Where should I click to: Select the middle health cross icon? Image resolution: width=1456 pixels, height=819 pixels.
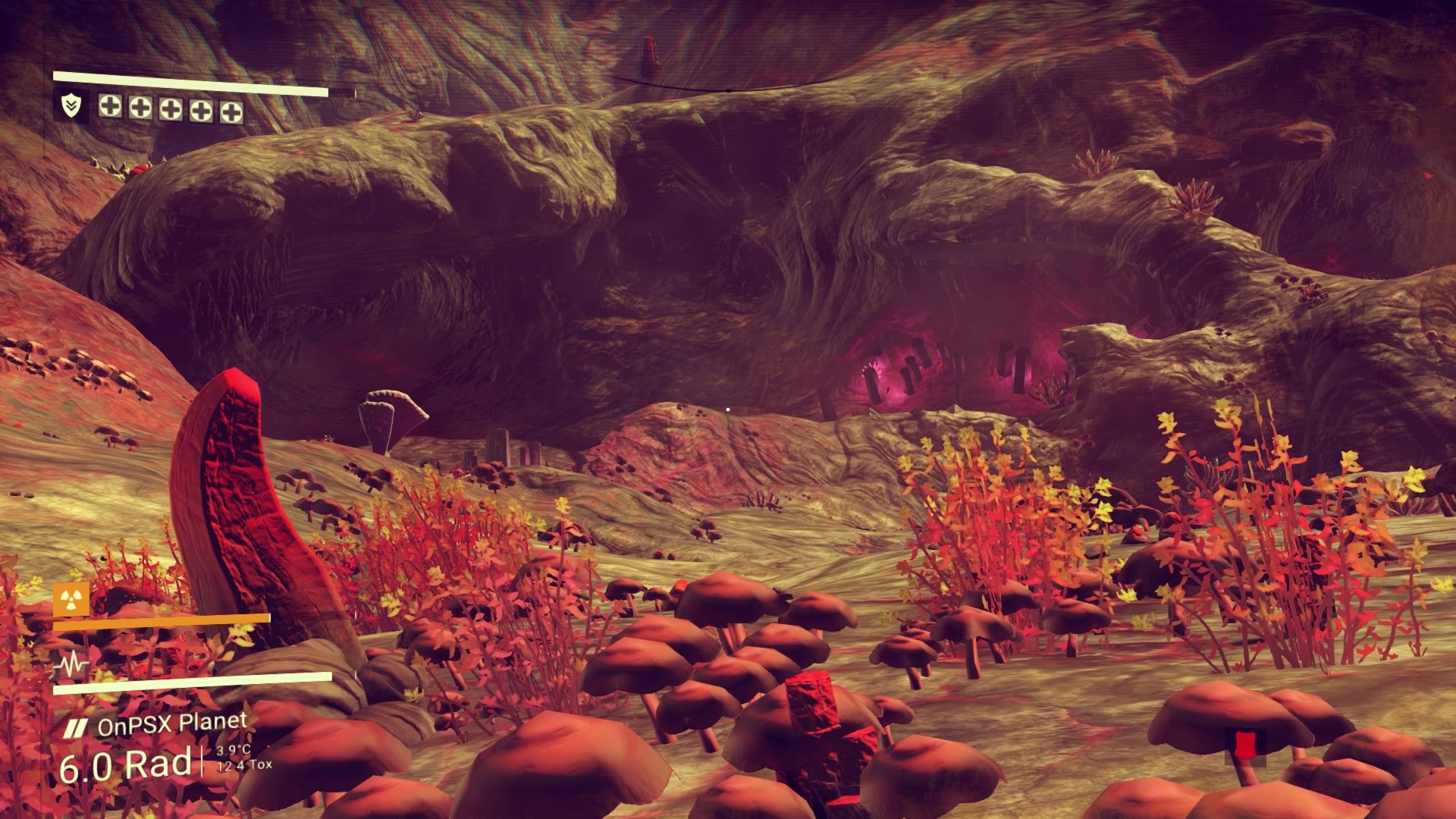tap(171, 109)
